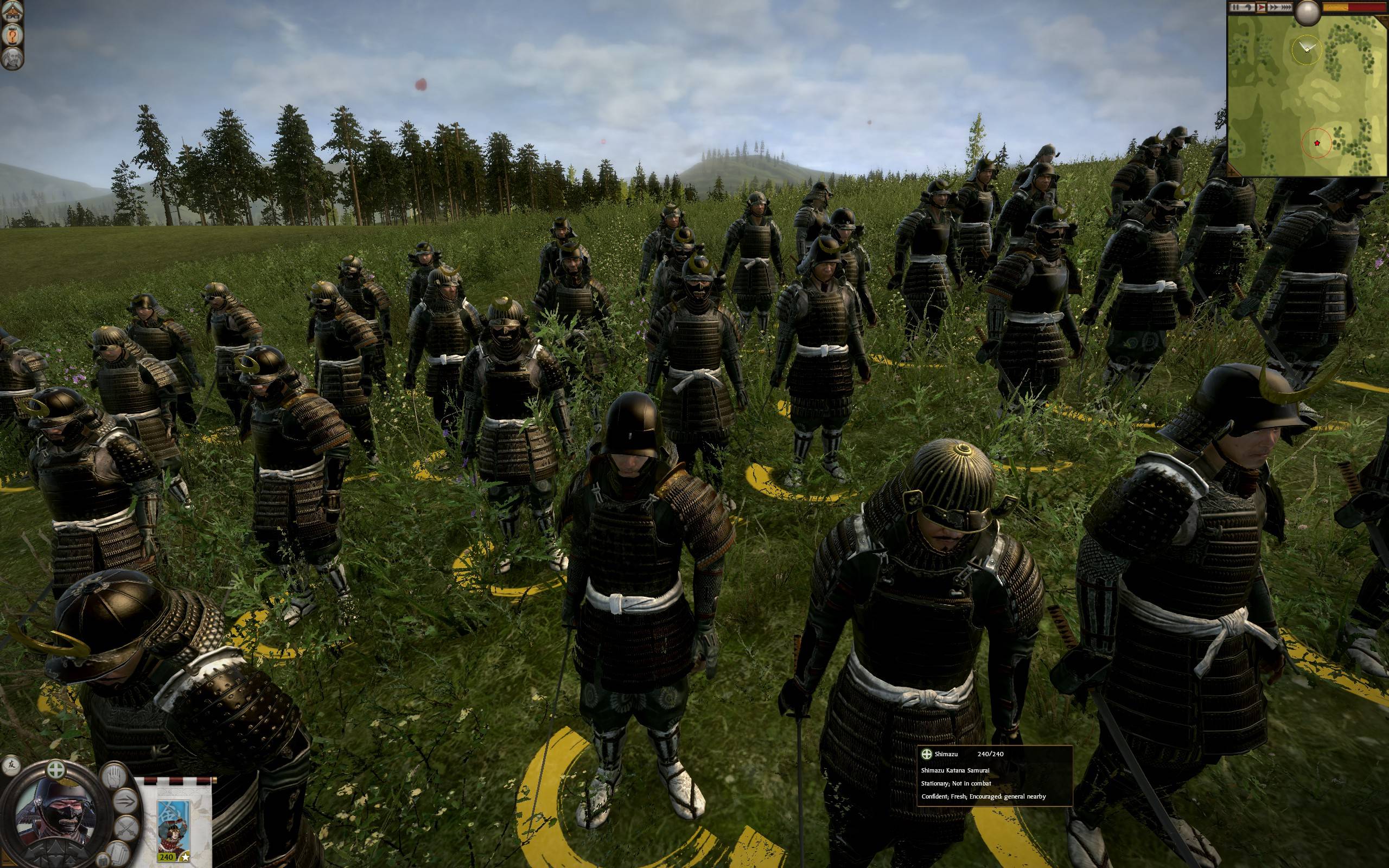Click the Shimazu clan cross emblem

click(x=56, y=769)
